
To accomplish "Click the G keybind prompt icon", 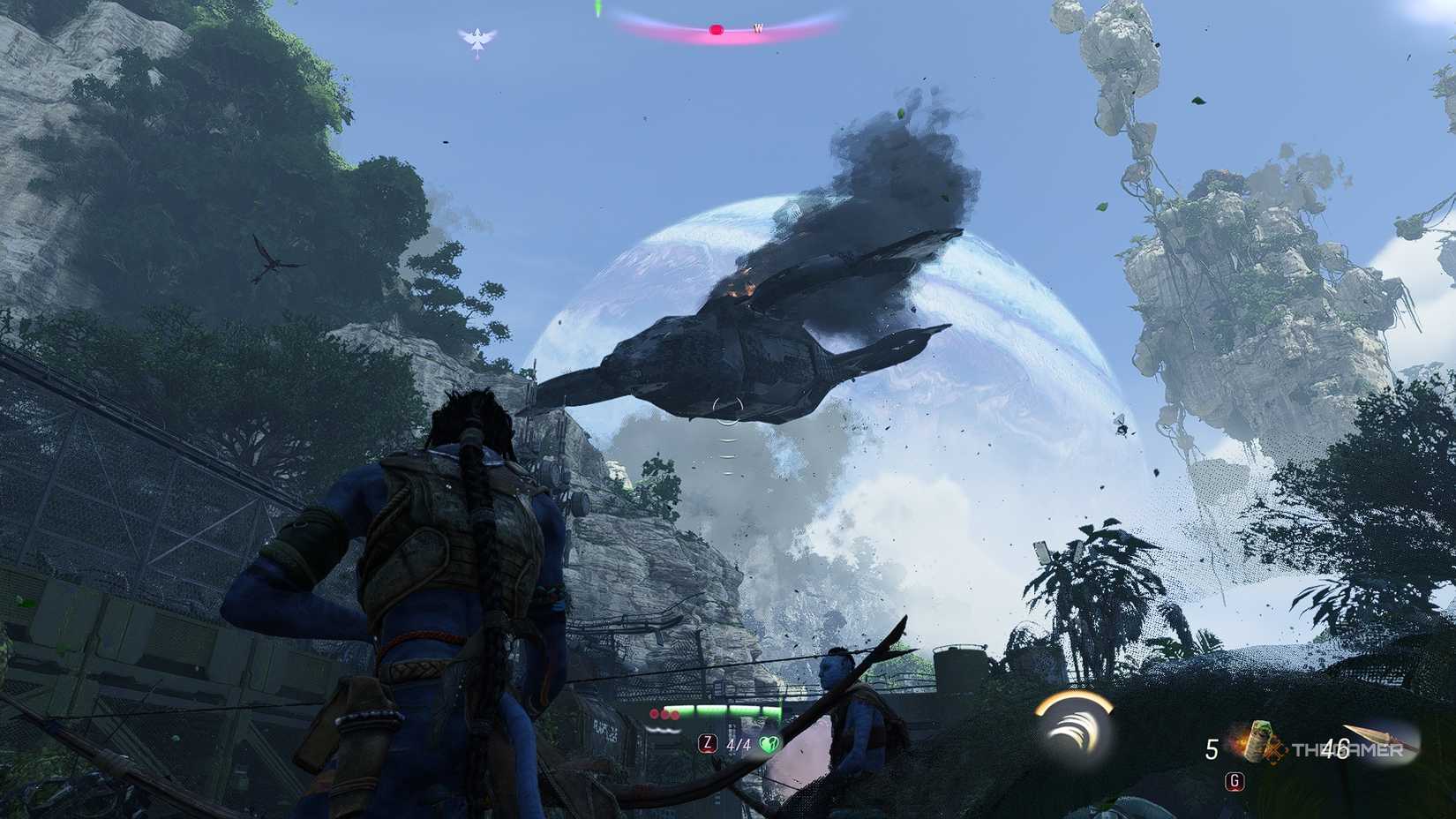I will [x=1234, y=782].
